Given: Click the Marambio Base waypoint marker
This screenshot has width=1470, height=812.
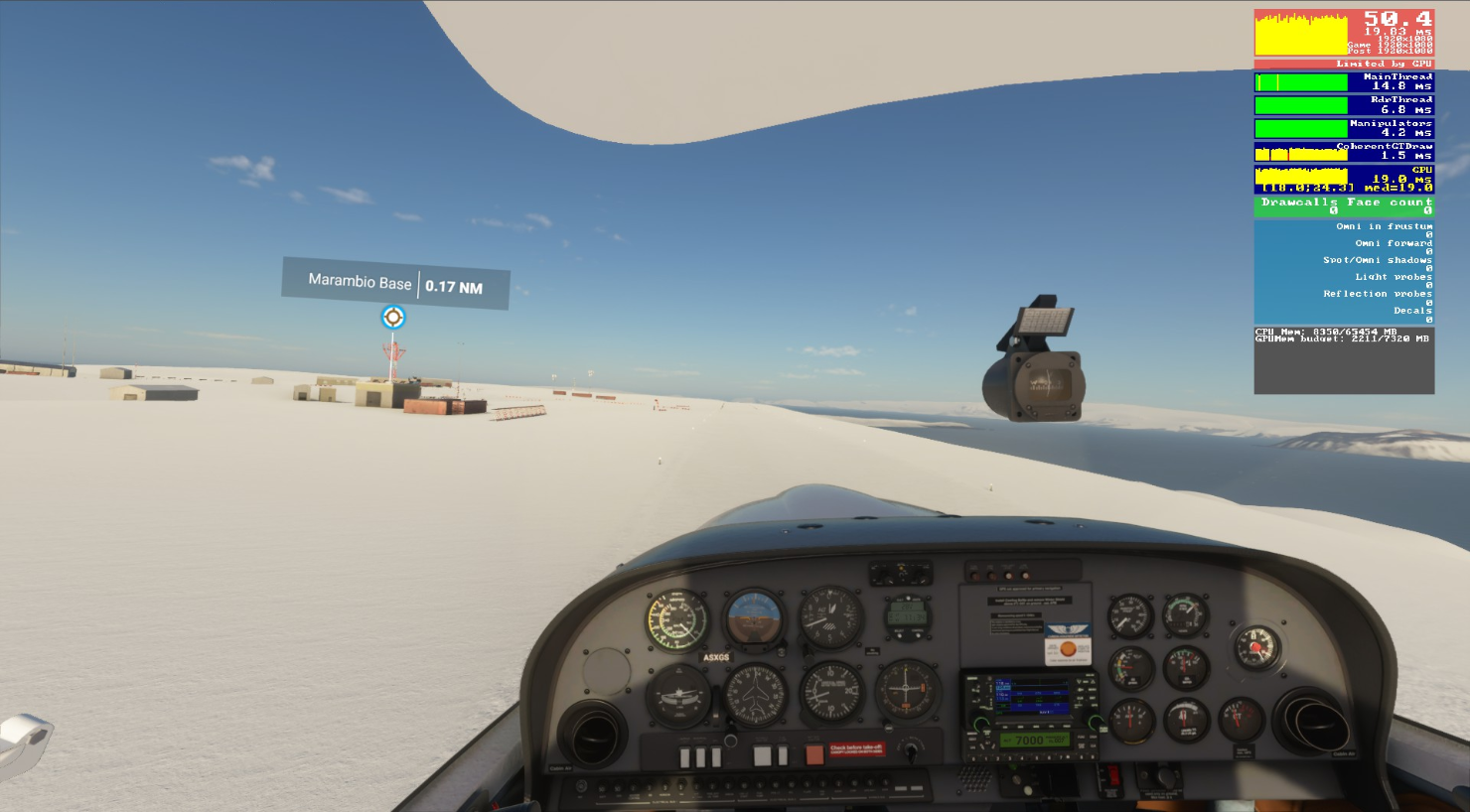Looking at the screenshot, I should [393, 317].
